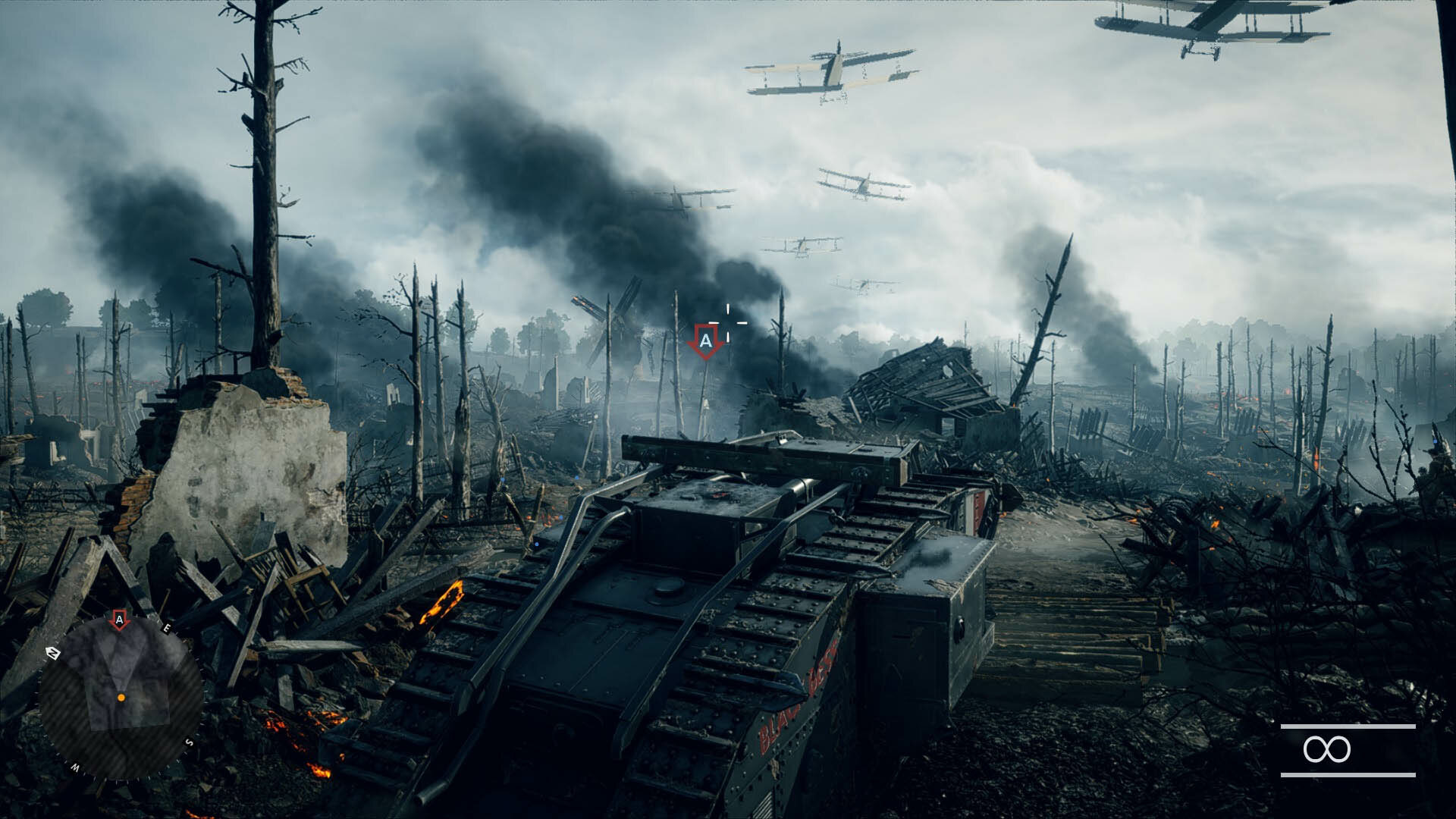Select the objective A marker near the crosshair
The image size is (1456, 819).
(705, 342)
